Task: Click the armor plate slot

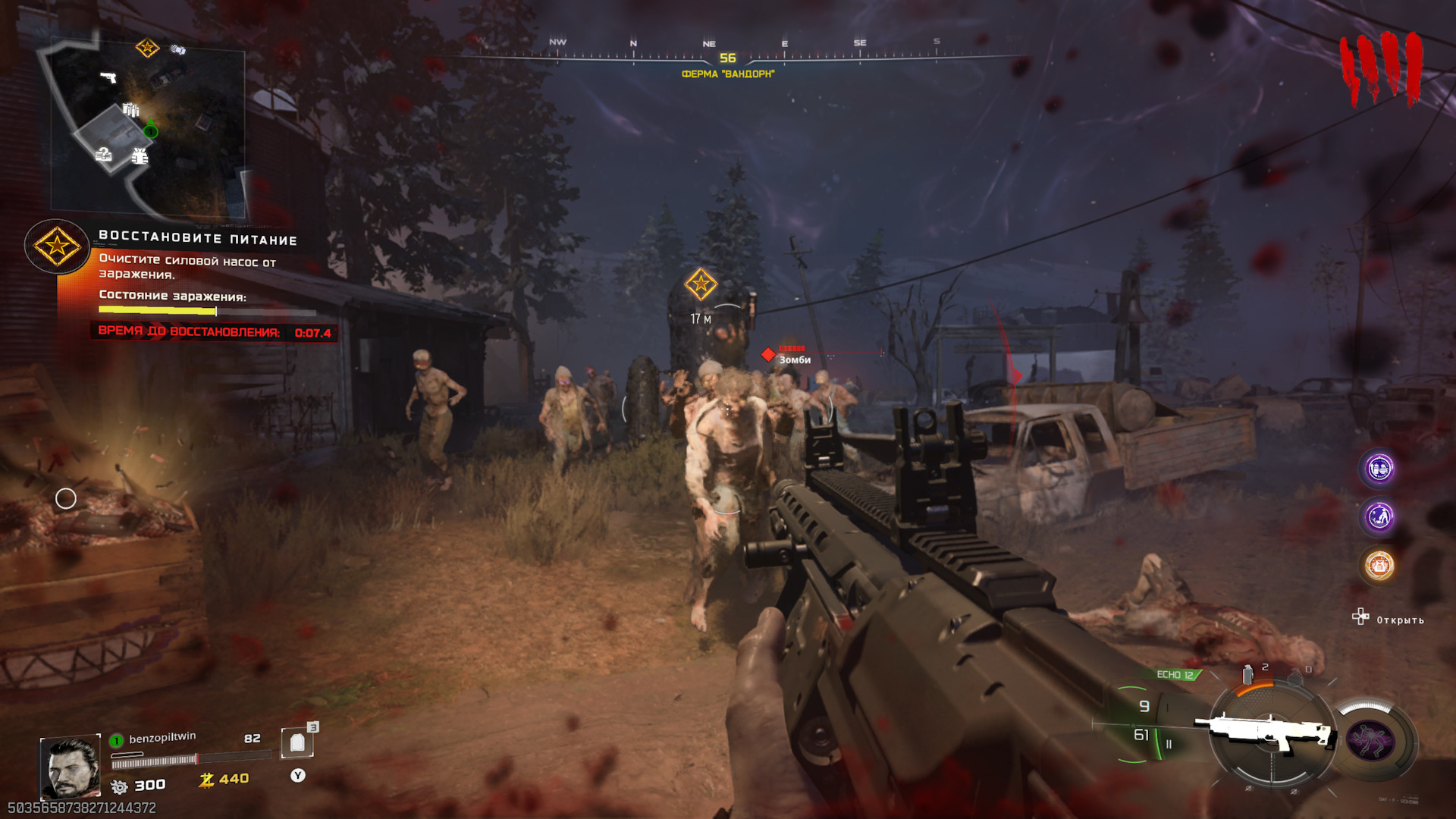Action: point(297,743)
